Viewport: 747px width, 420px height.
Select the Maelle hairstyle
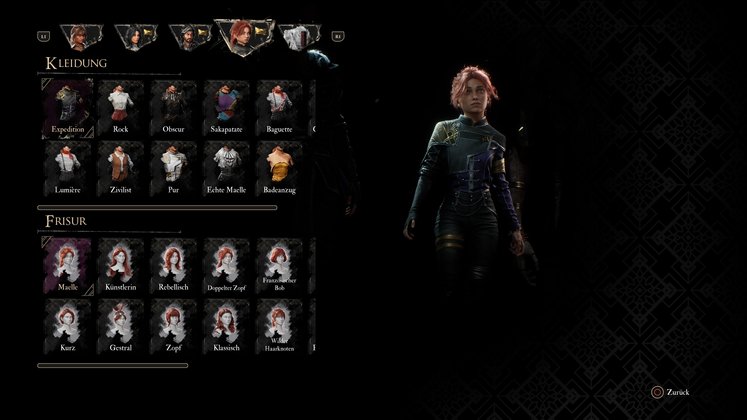click(68, 264)
